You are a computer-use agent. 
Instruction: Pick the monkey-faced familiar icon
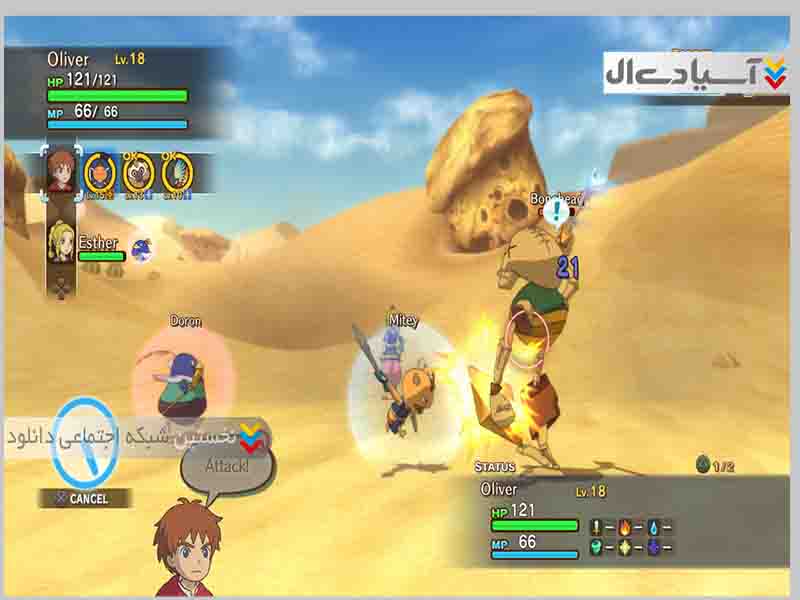138,172
